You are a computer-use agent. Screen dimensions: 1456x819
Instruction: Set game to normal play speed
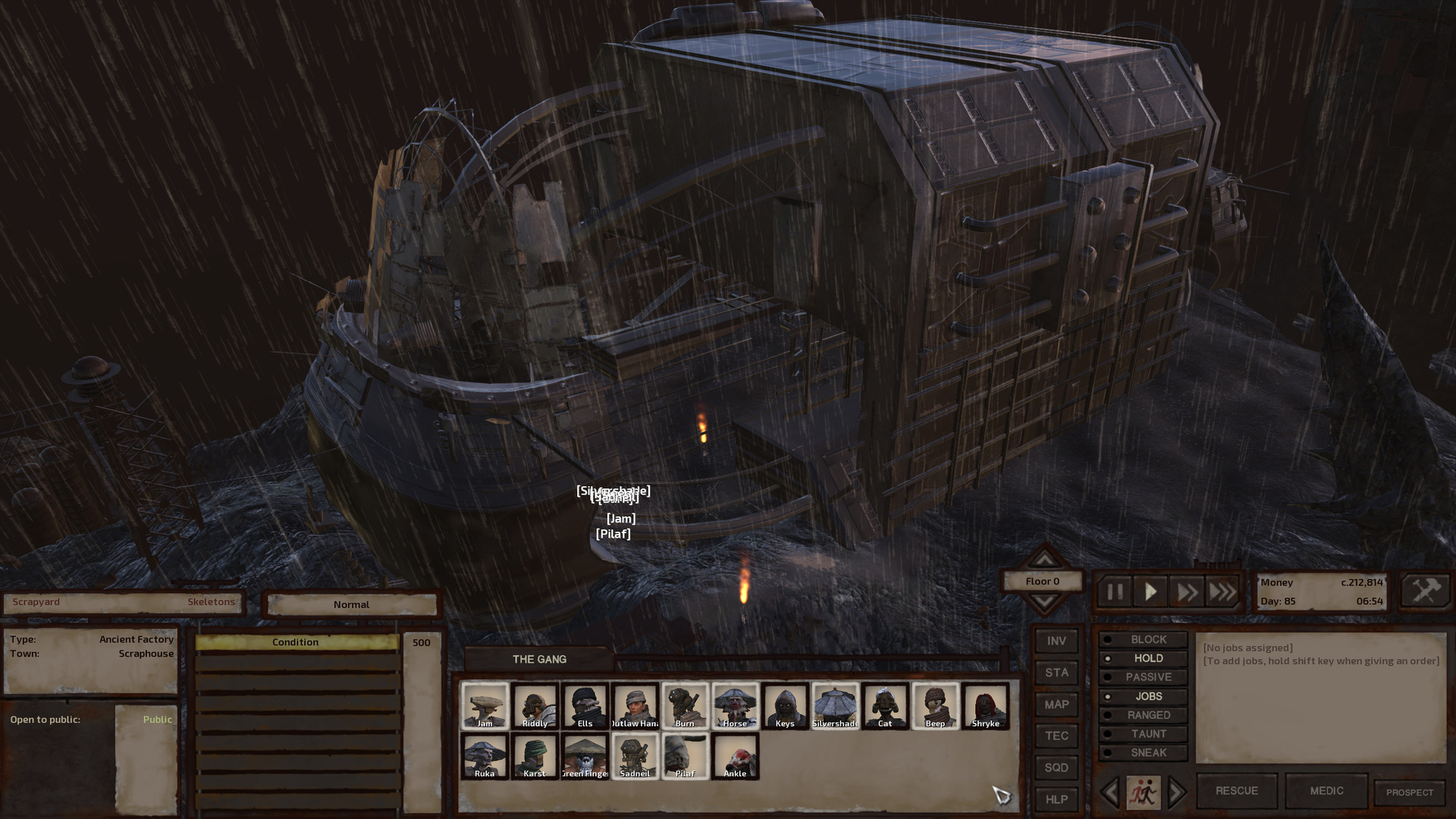(1150, 591)
